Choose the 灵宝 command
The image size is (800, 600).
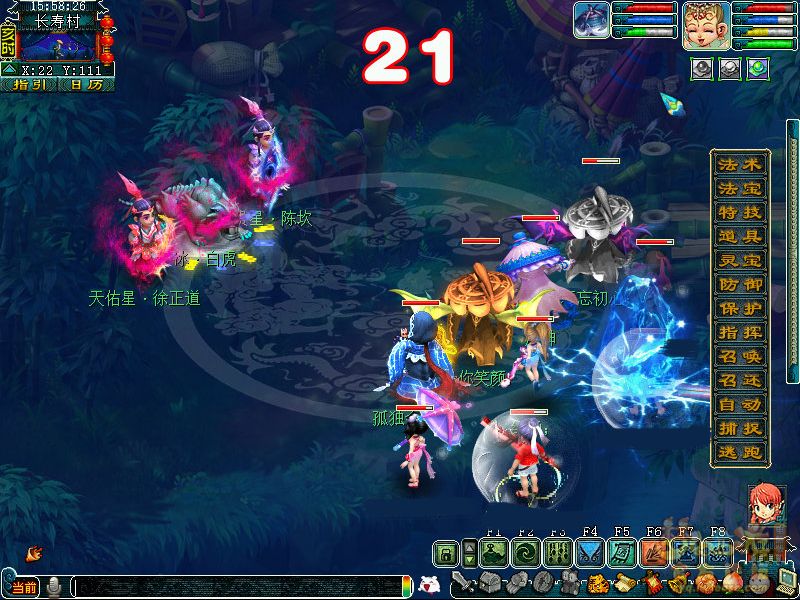[x=740, y=261]
